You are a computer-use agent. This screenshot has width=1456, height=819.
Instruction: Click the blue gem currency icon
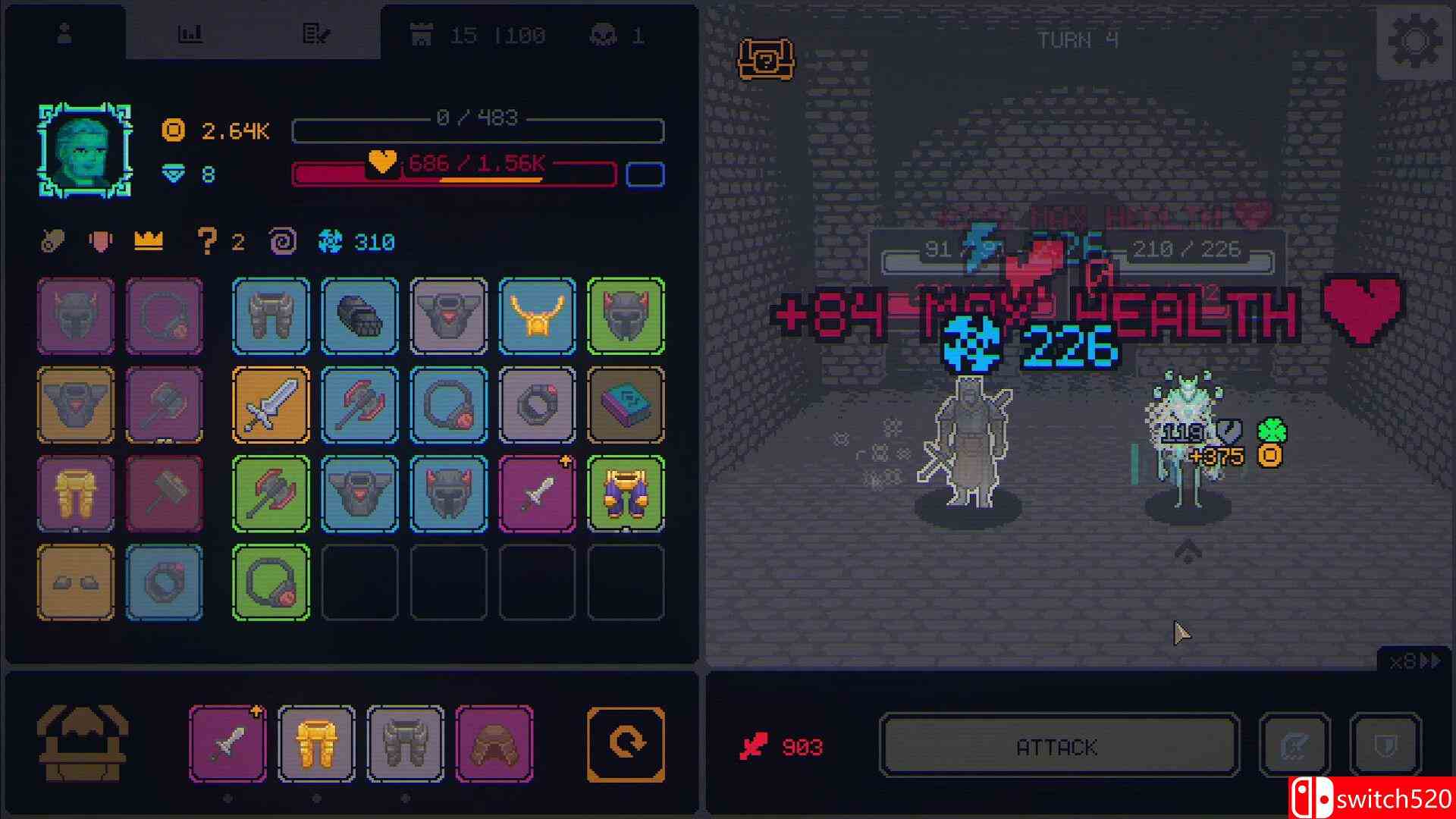[x=173, y=174]
